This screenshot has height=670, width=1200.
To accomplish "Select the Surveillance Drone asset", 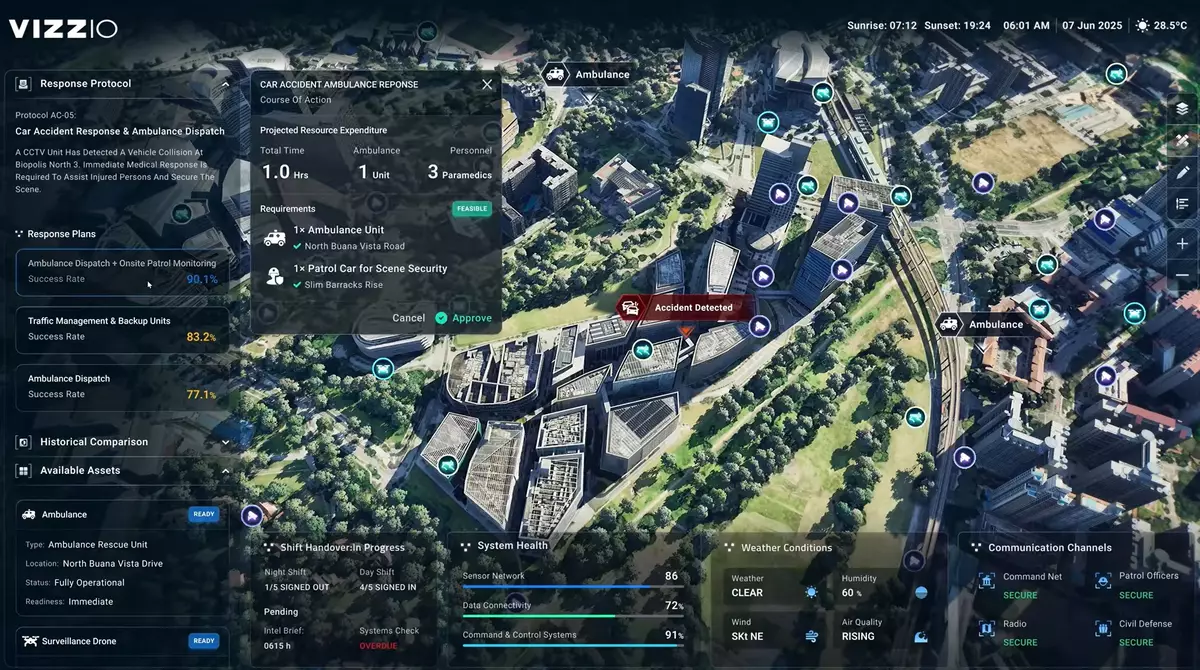I will tap(122, 641).
